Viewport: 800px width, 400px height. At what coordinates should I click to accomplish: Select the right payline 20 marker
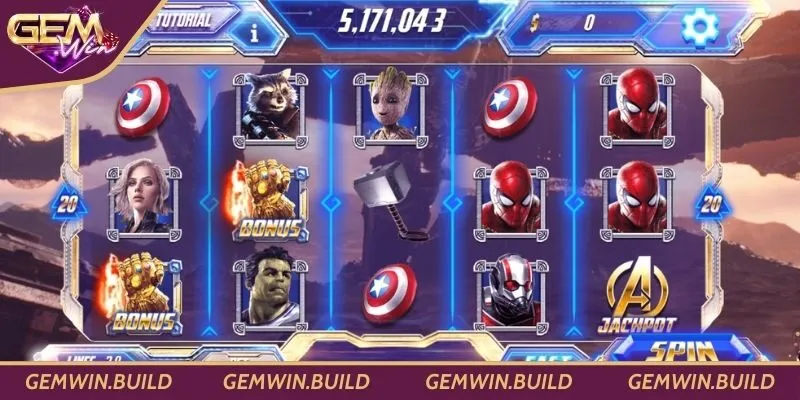[x=711, y=204]
